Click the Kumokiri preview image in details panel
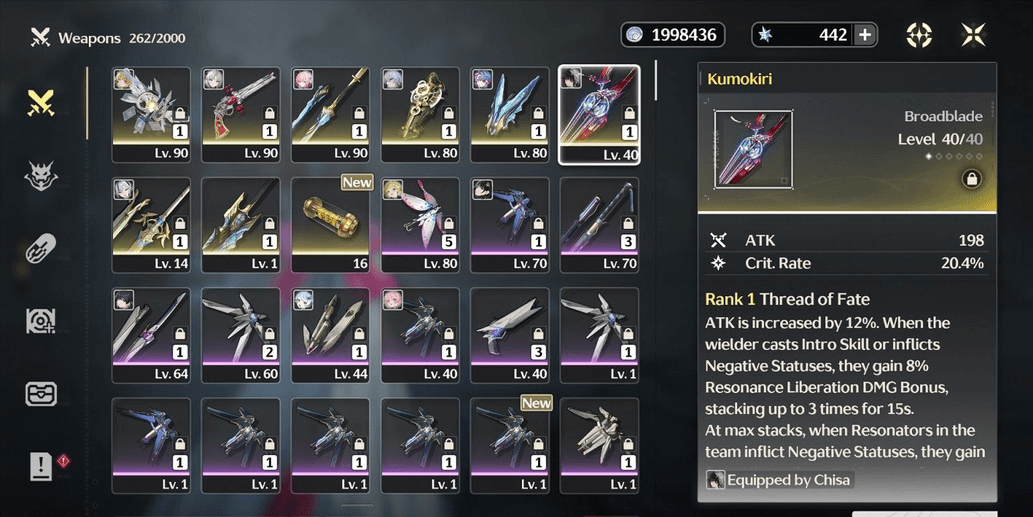Screen dimensions: 1033x517 754,149
